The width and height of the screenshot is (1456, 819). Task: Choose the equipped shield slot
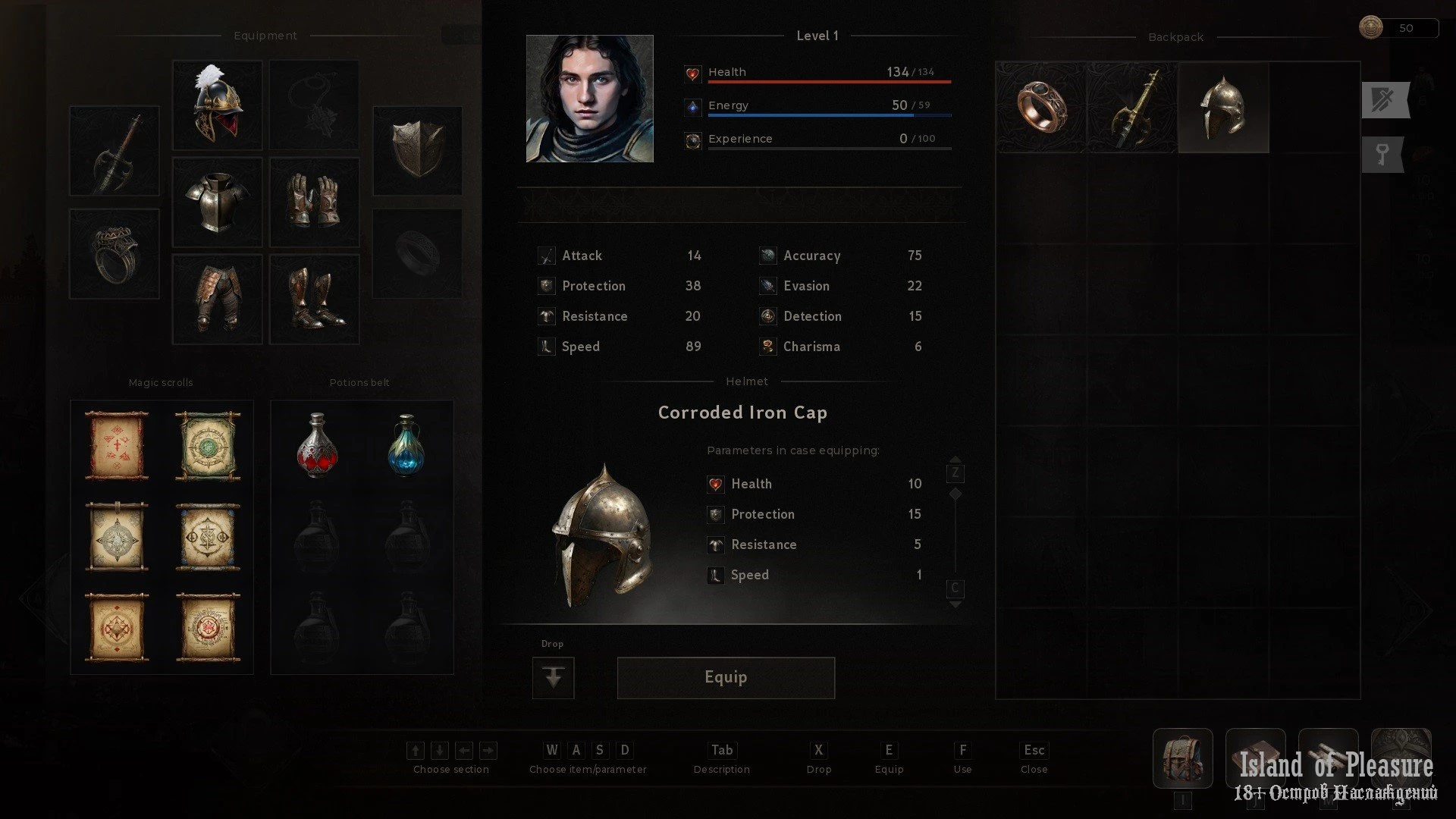[417, 151]
